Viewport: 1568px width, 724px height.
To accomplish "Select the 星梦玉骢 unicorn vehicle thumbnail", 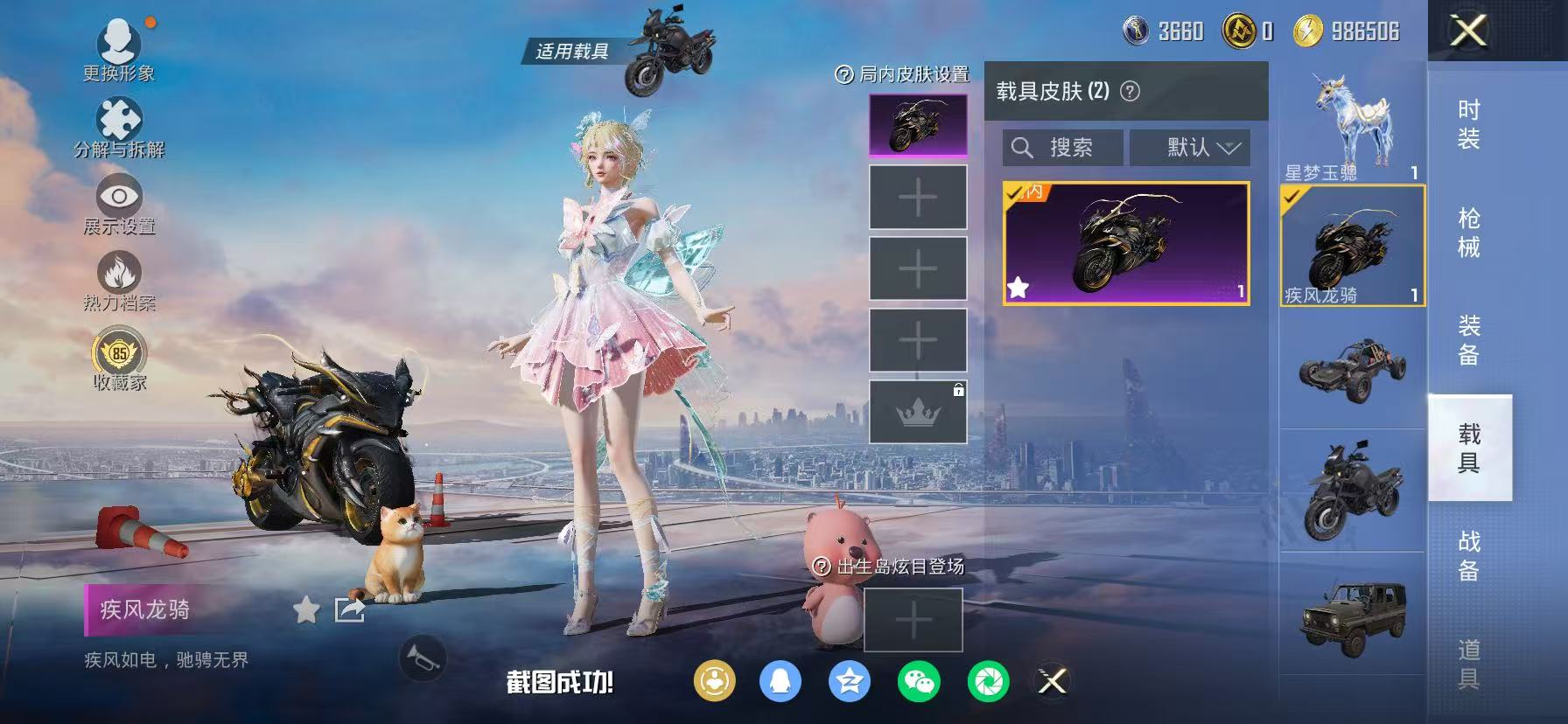I will [1350, 122].
